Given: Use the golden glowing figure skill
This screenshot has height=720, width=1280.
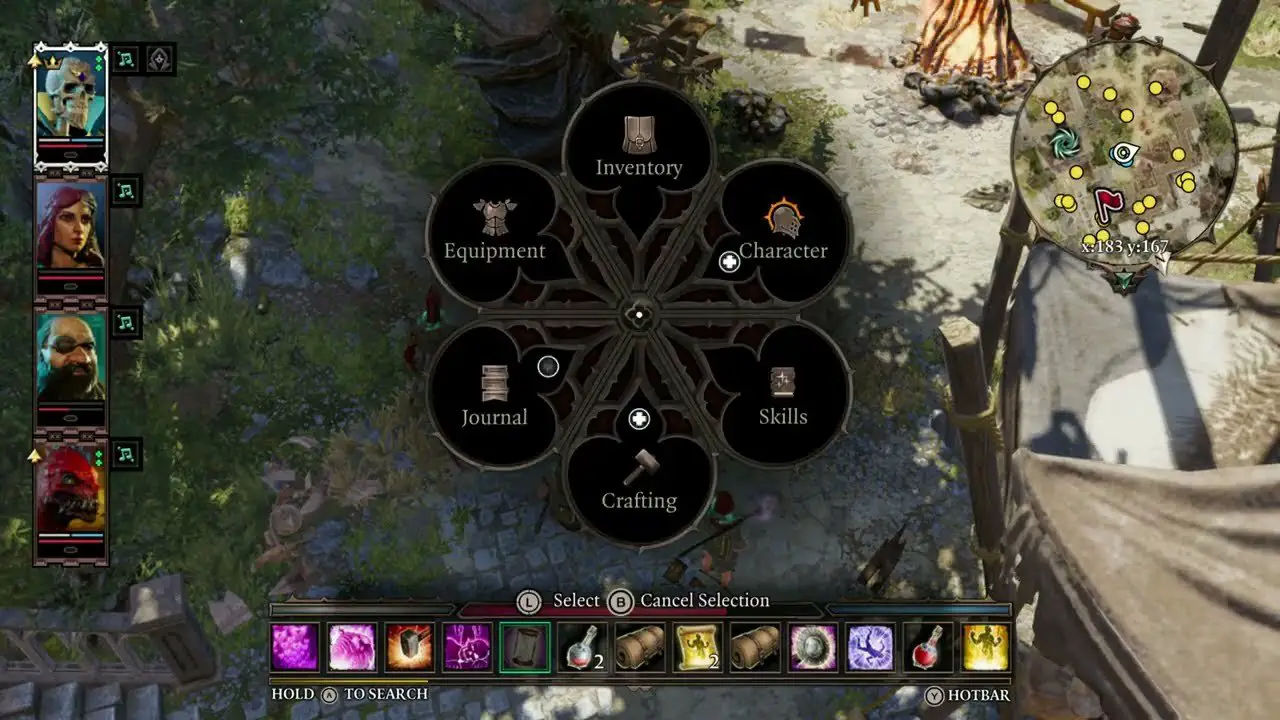Looking at the screenshot, I should pyautogui.click(x=985, y=647).
